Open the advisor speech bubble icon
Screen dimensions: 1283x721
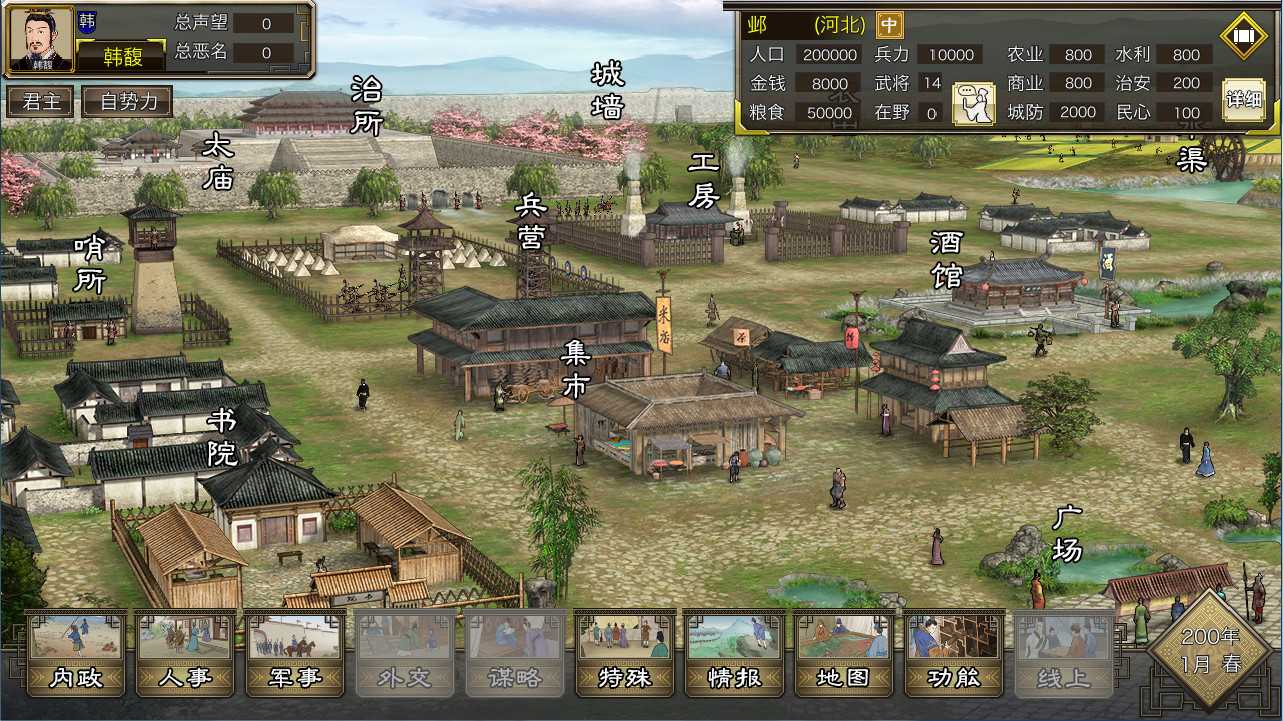(973, 104)
